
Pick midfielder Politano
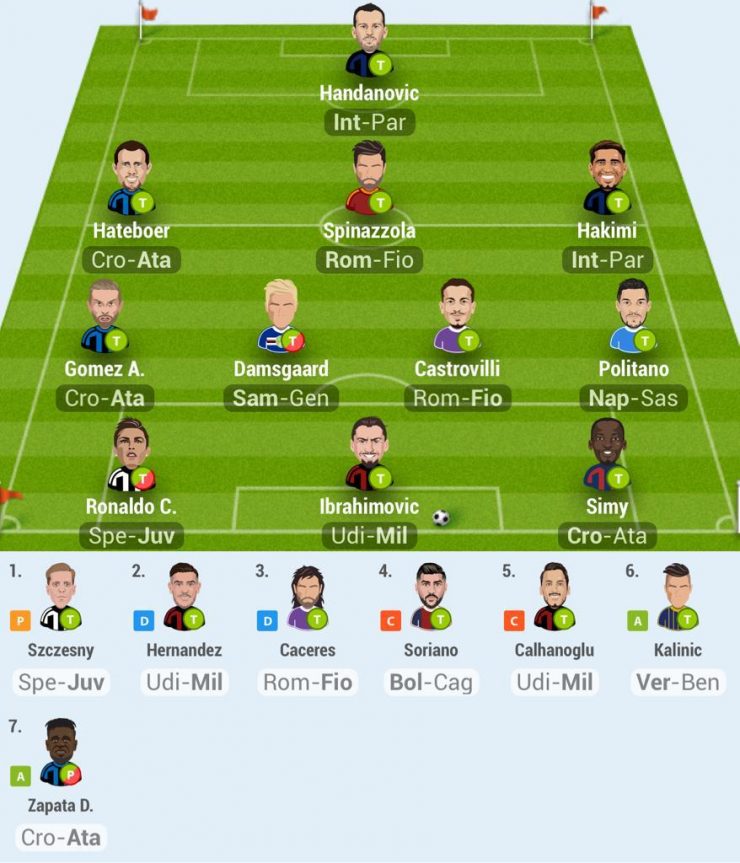click(x=633, y=316)
